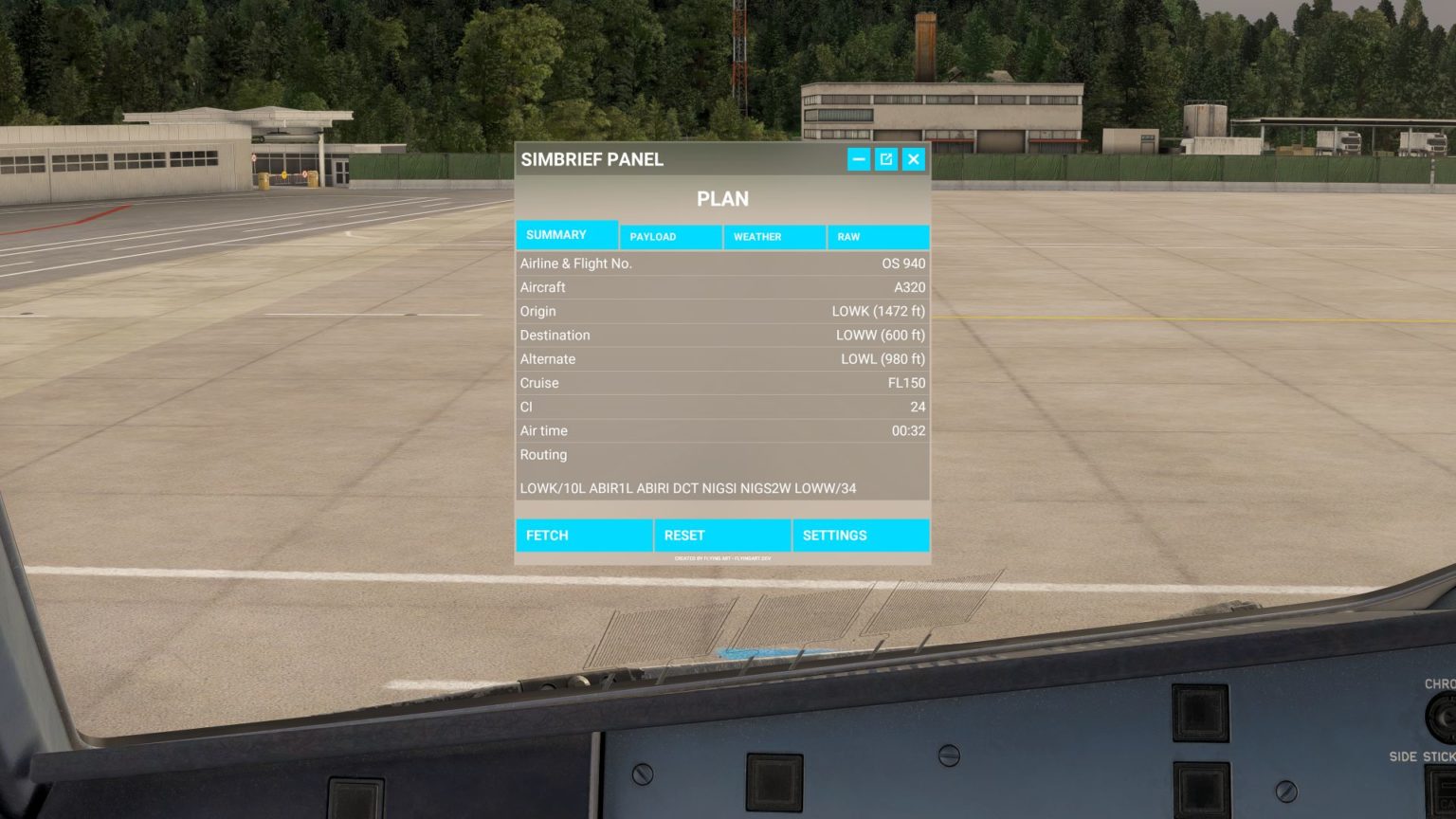Select the Alternate LOWL row
The image size is (1456, 819).
click(x=722, y=358)
